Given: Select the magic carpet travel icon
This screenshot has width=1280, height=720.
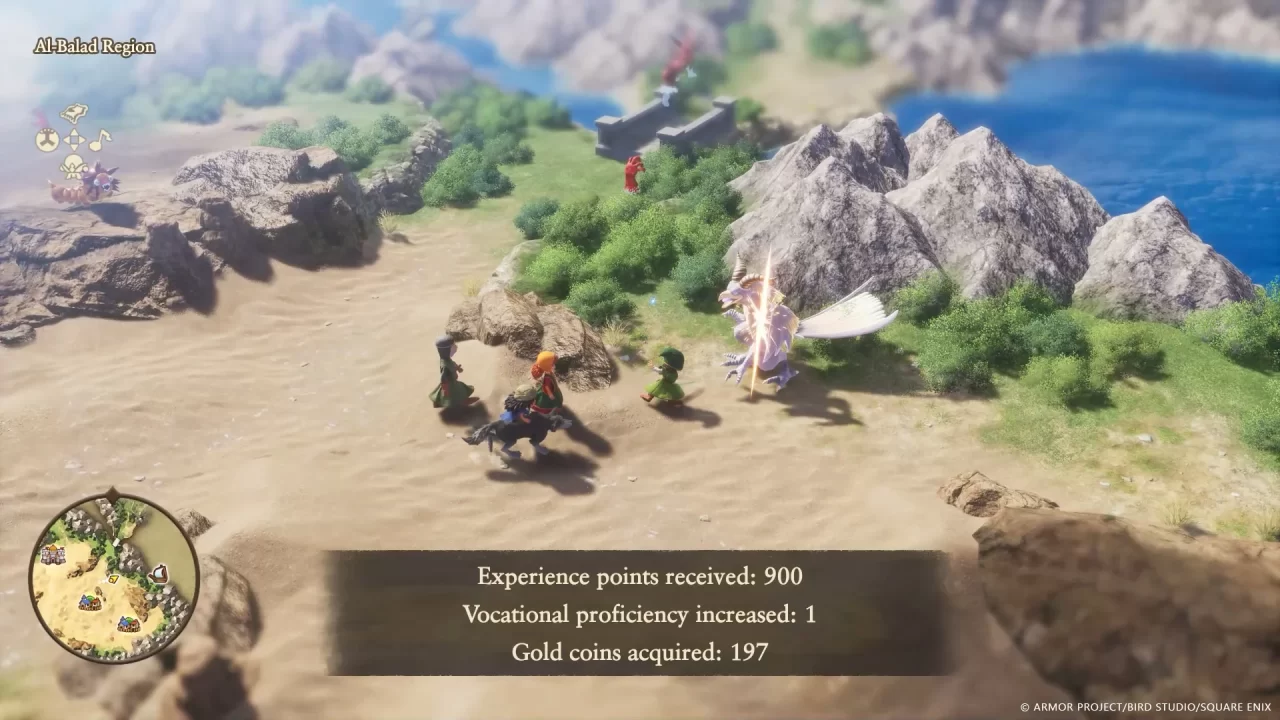Looking at the screenshot, I should click(74, 112).
